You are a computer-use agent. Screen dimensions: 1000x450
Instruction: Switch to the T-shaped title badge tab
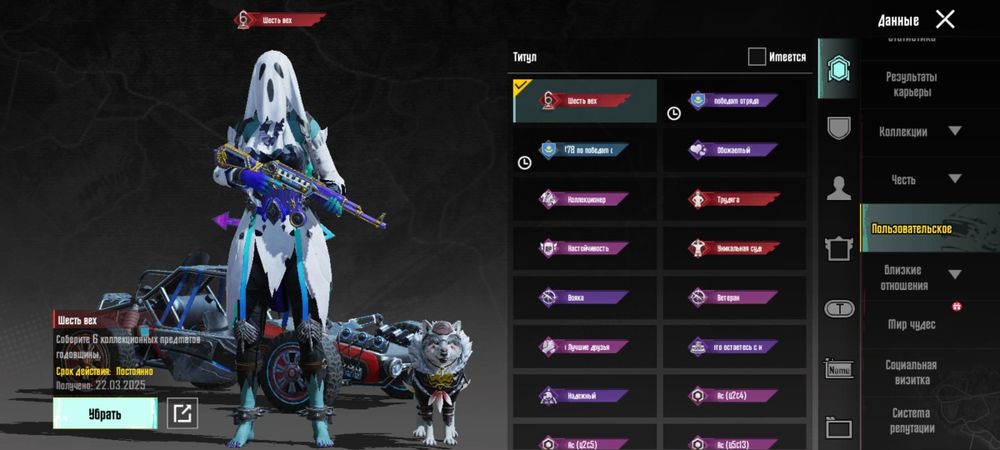tap(838, 309)
